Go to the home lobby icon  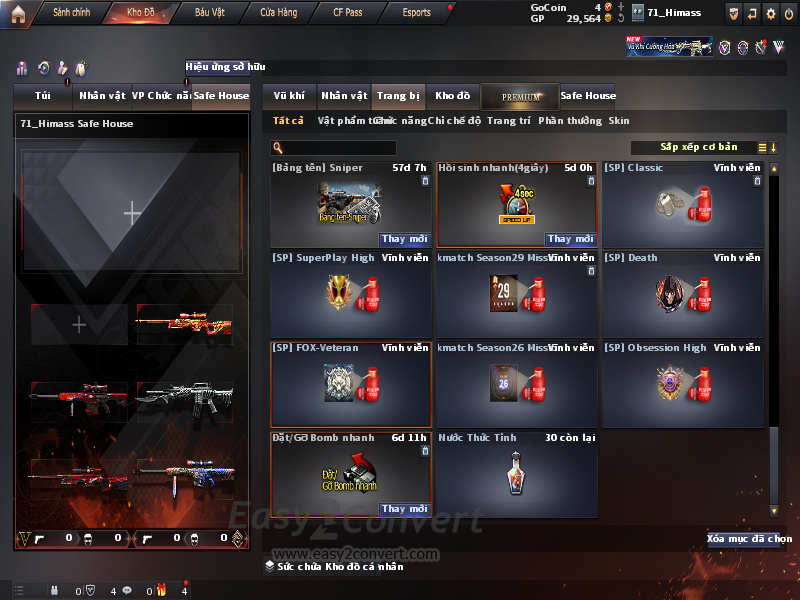click(17, 13)
